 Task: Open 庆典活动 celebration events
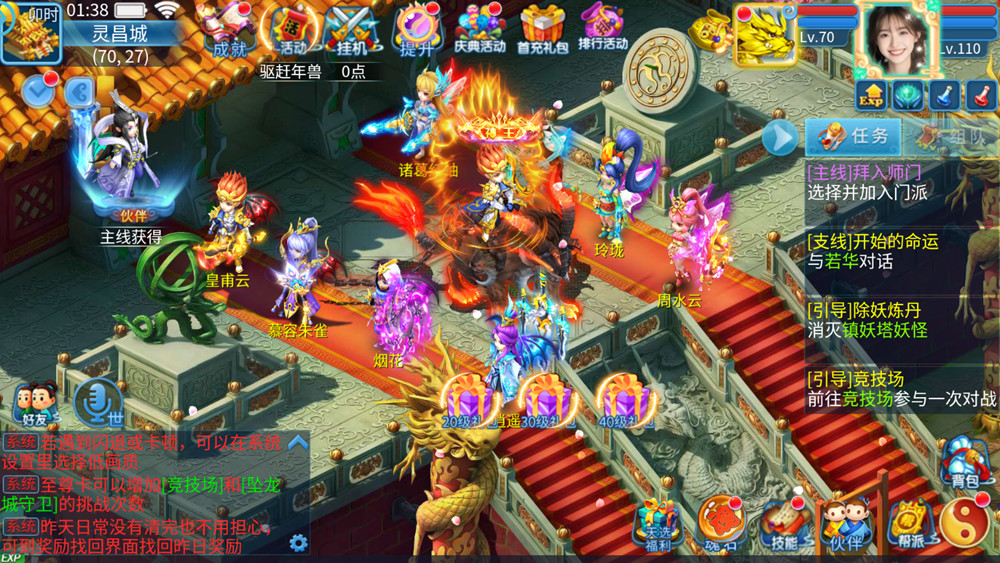point(480,28)
